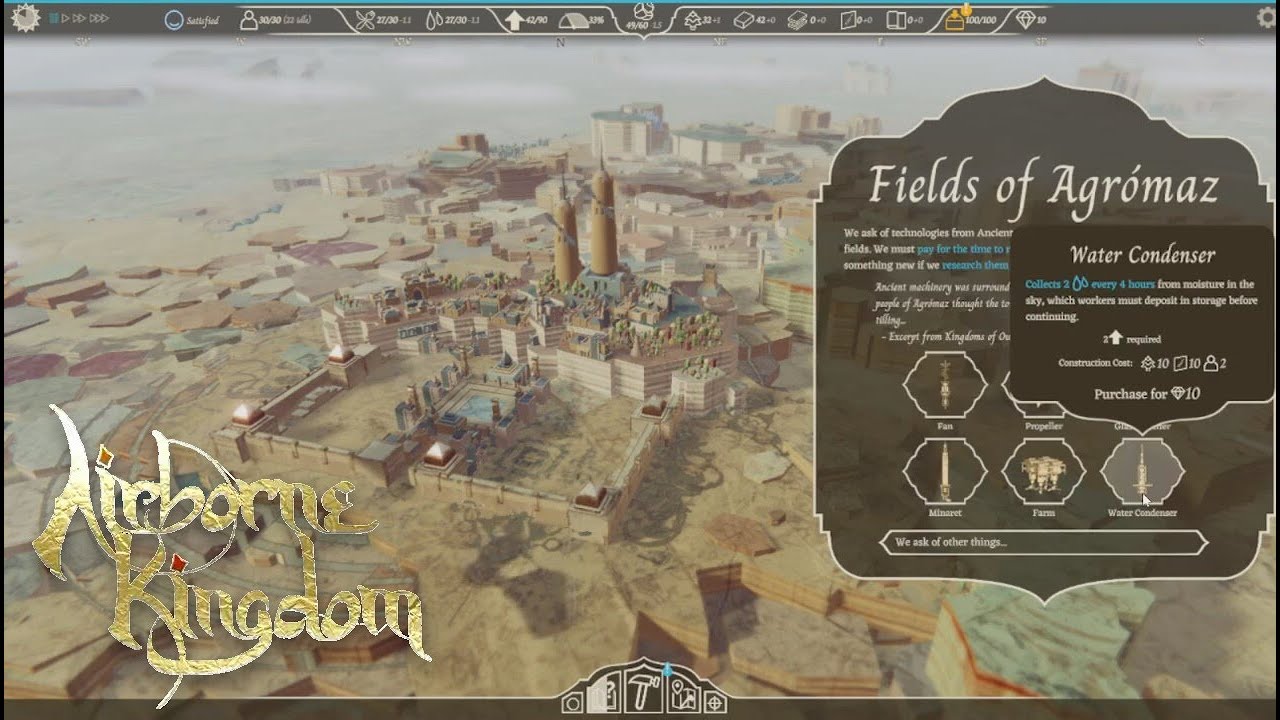Image resolution: width=1280 pixels, height=720 pixels.
Task: Click the diamond gem currency icon
Action: (x=1024, y=19)
